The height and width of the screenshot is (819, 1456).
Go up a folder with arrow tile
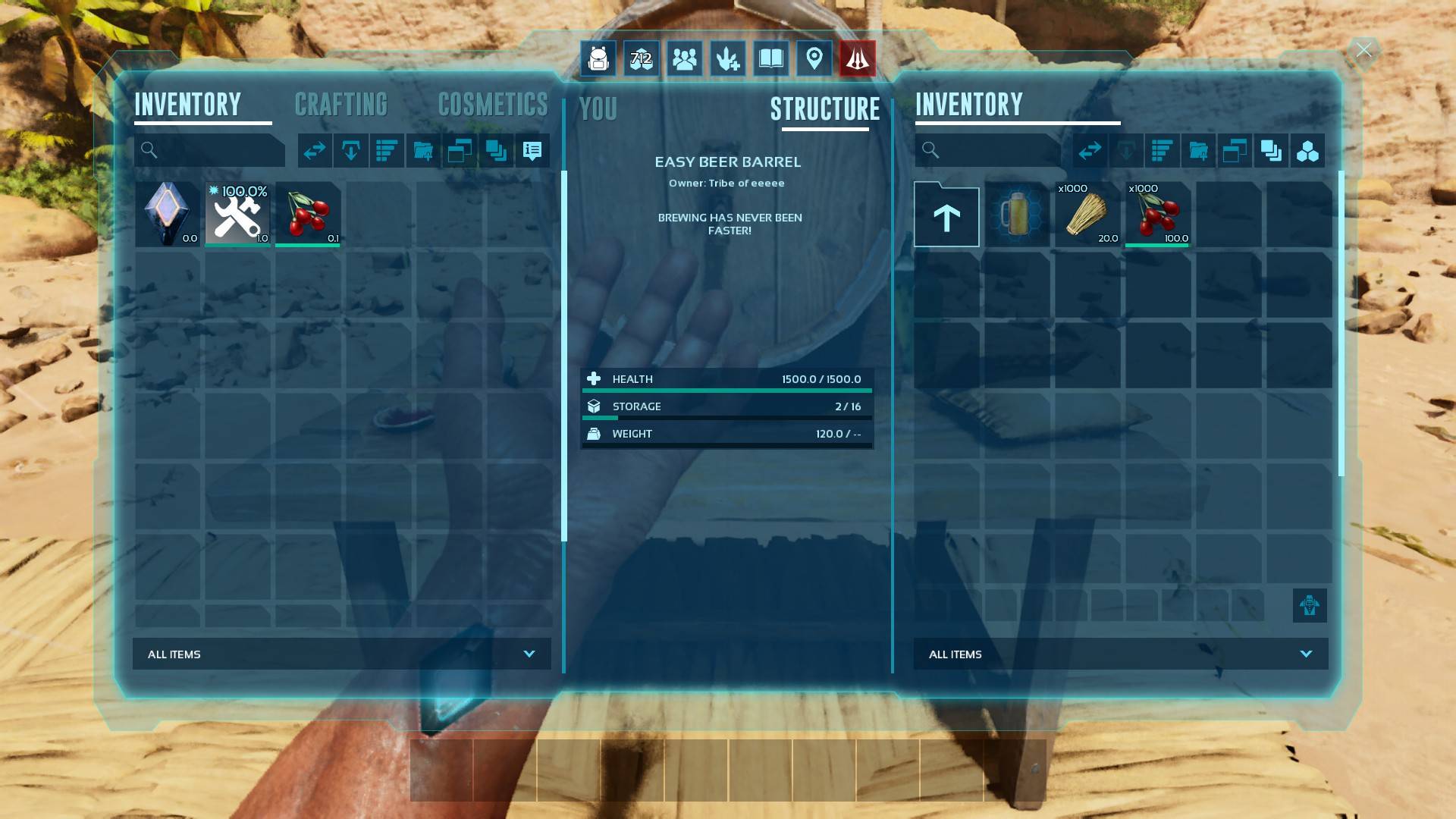pyautogui.click(x=946, y=215)
